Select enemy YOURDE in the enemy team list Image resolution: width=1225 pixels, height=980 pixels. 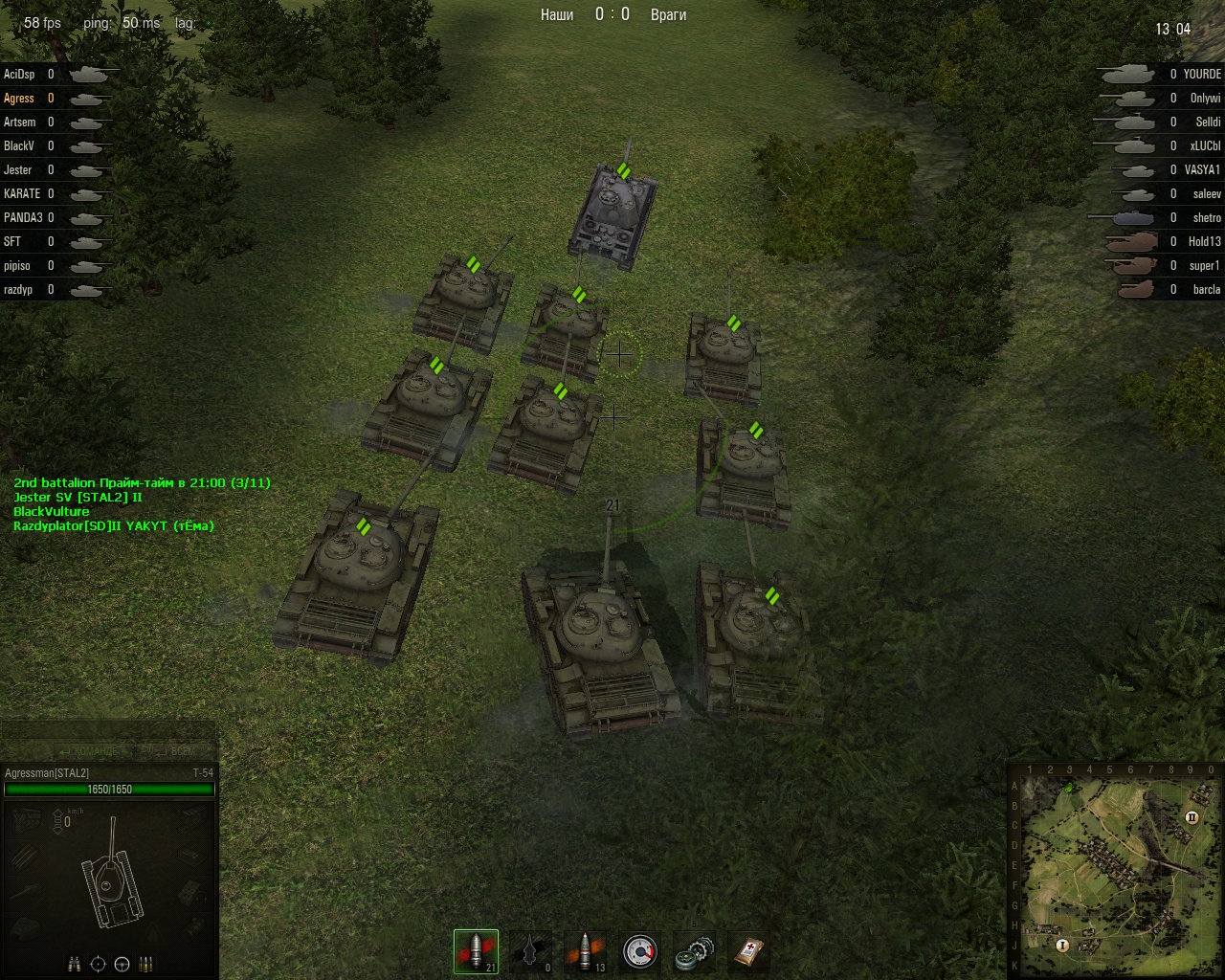1202,74
